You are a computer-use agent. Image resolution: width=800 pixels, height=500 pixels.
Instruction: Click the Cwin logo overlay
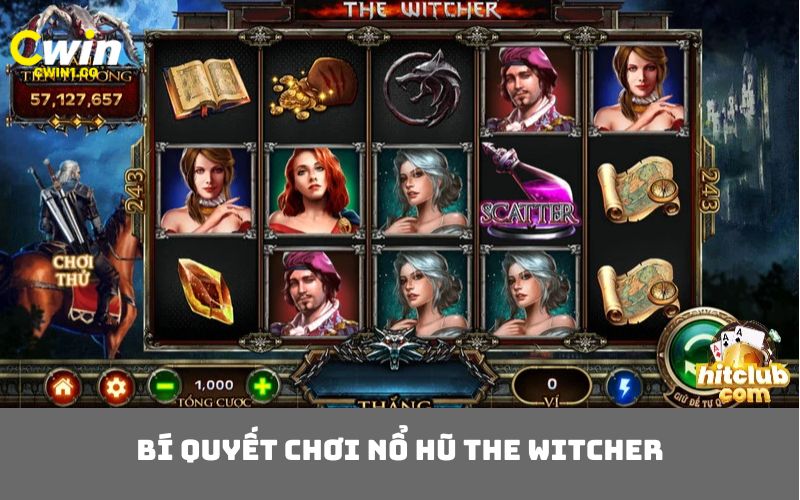pyautogui.click(x=63, y=52)
